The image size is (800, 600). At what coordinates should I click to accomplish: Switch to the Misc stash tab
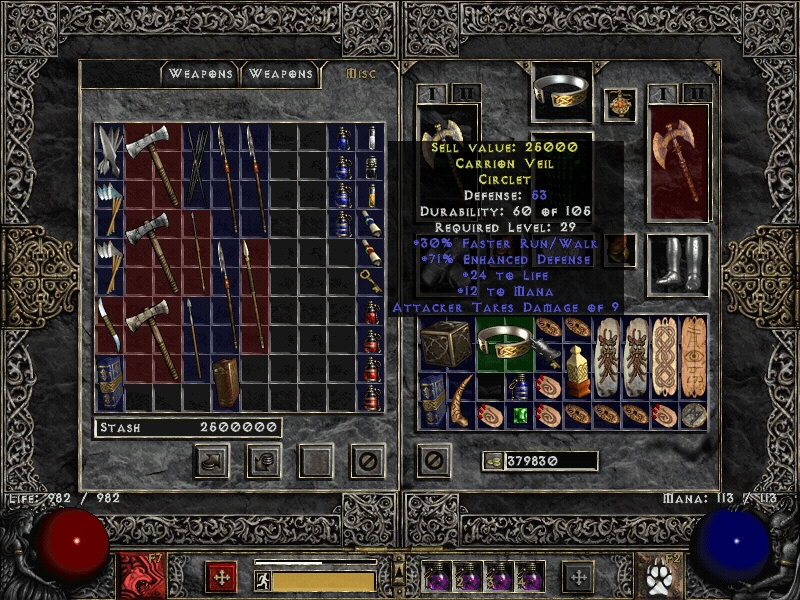point(357,73)
